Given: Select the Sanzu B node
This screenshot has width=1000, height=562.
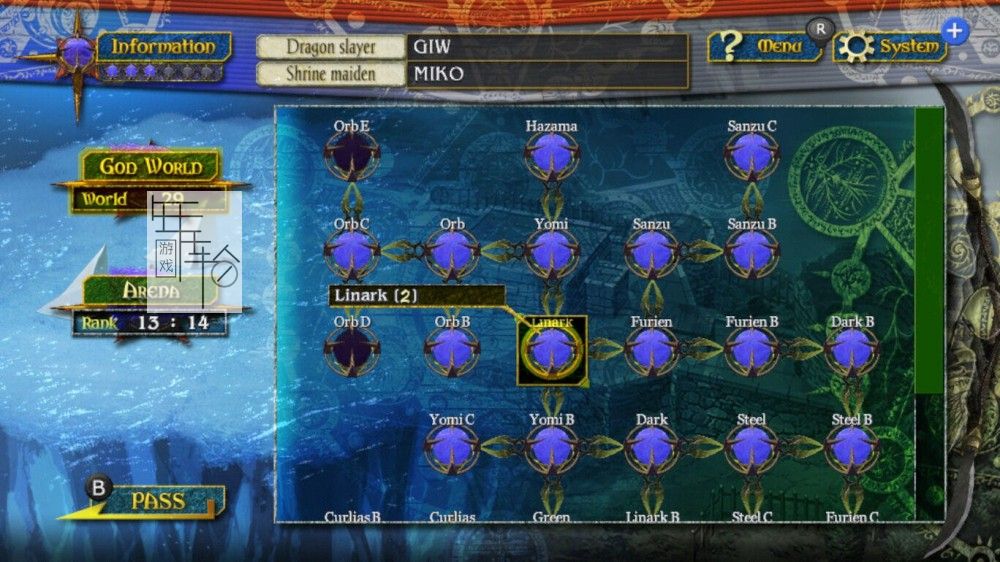Looking at the screenshot, I should point(751,252).
